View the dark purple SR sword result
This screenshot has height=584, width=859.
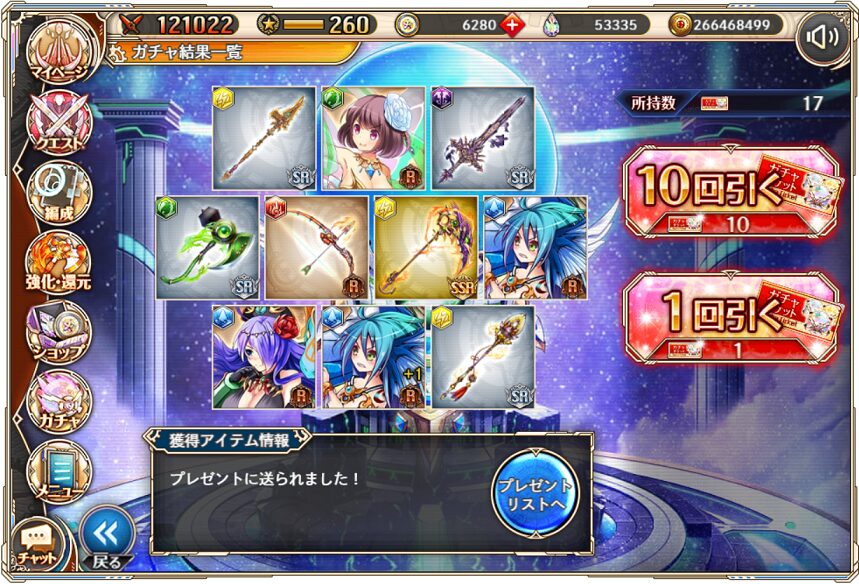482,138
